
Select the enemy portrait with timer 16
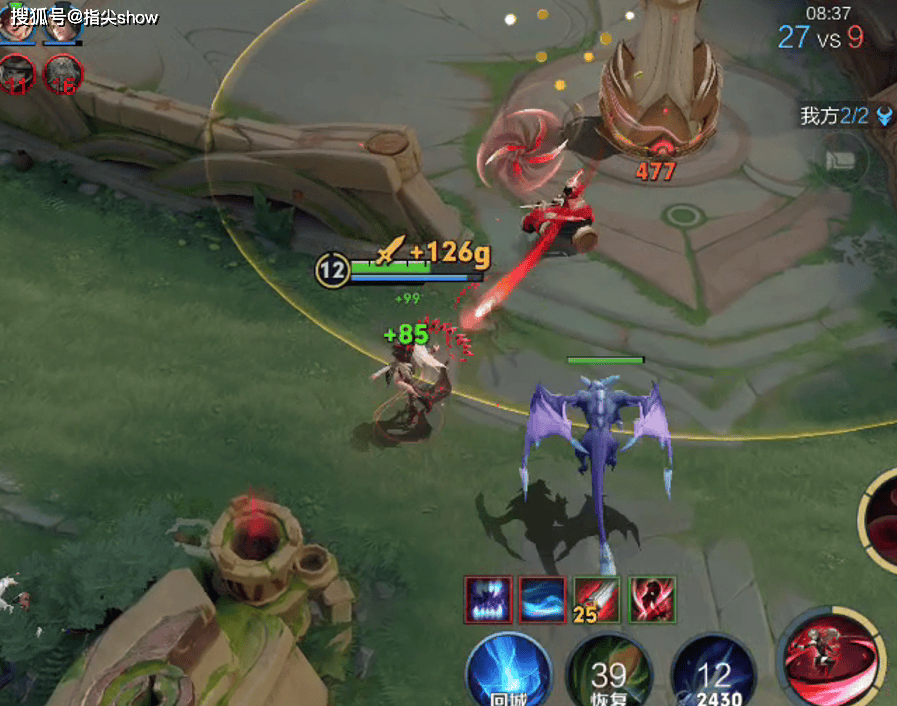(x=63, y=74)
